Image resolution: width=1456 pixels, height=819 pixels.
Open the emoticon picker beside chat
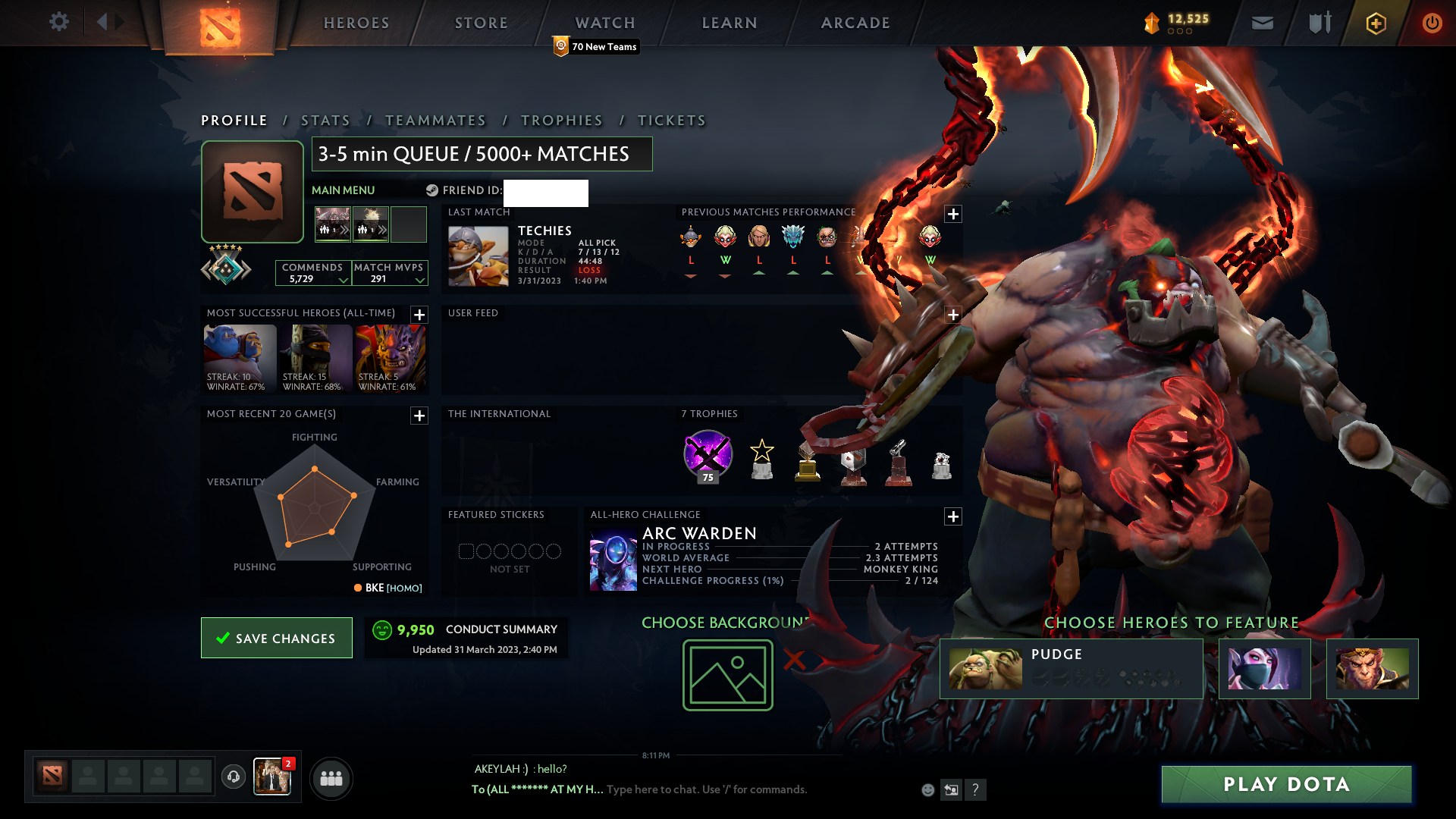tap(927, 789)
